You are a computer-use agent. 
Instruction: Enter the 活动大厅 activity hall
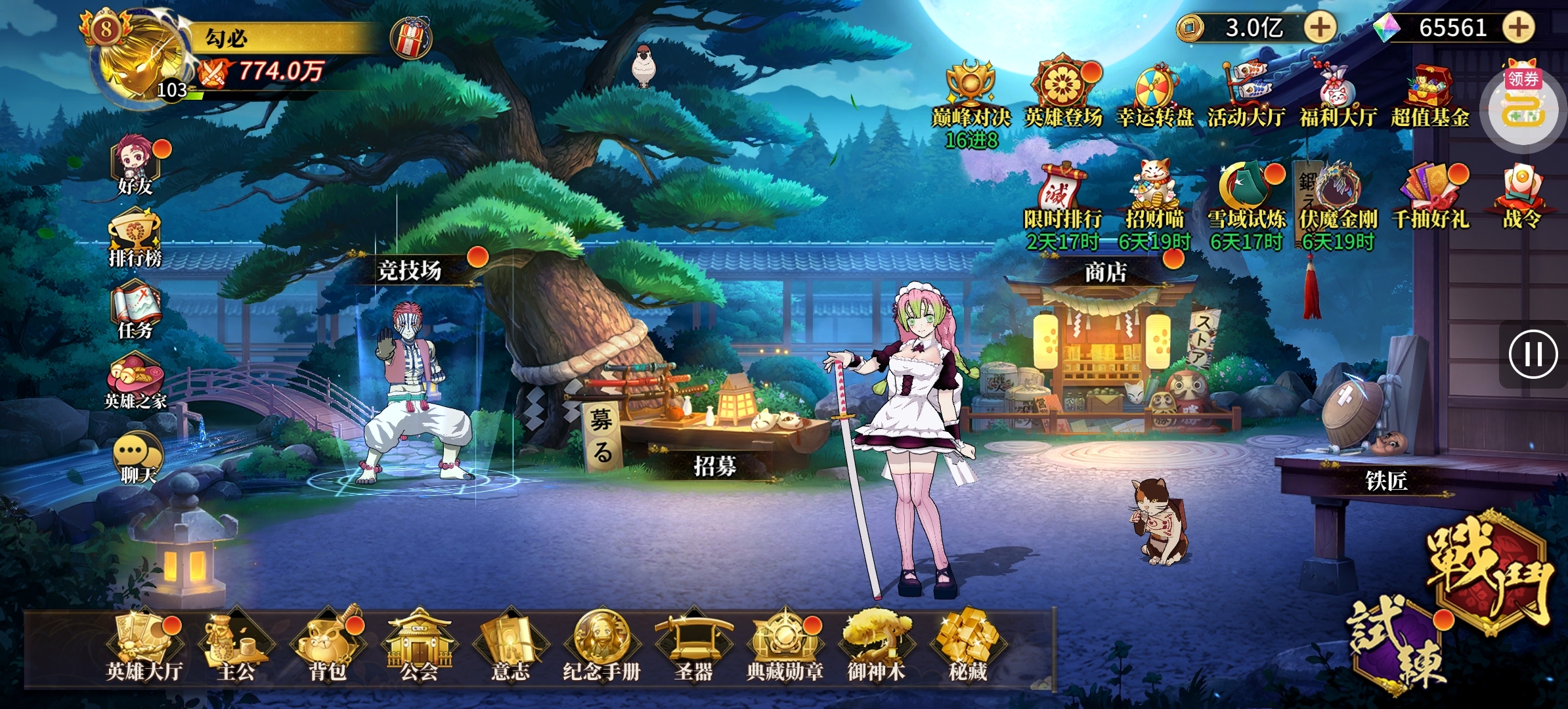(1244, 85)
